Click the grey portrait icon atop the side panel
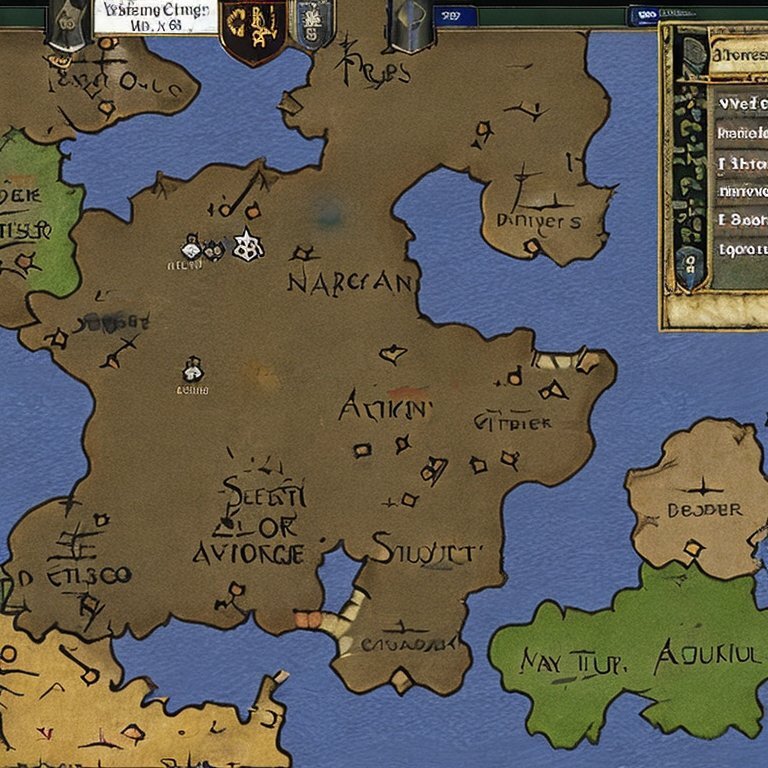 coord(693,57)
